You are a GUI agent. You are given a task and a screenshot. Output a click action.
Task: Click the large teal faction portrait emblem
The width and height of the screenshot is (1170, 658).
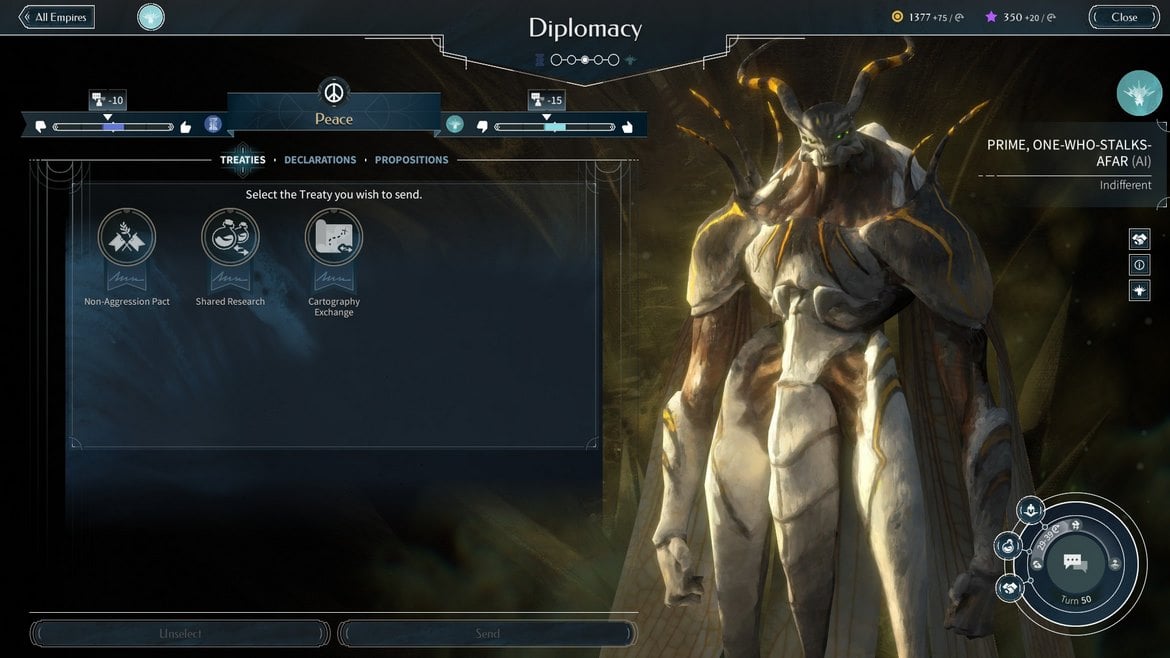(1139, 93)
